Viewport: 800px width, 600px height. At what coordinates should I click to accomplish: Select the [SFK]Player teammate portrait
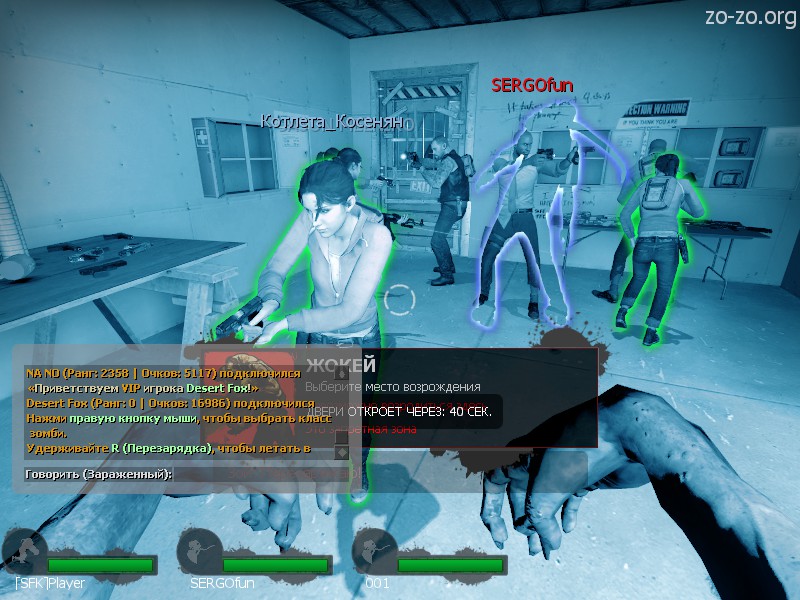pos(24,553)
